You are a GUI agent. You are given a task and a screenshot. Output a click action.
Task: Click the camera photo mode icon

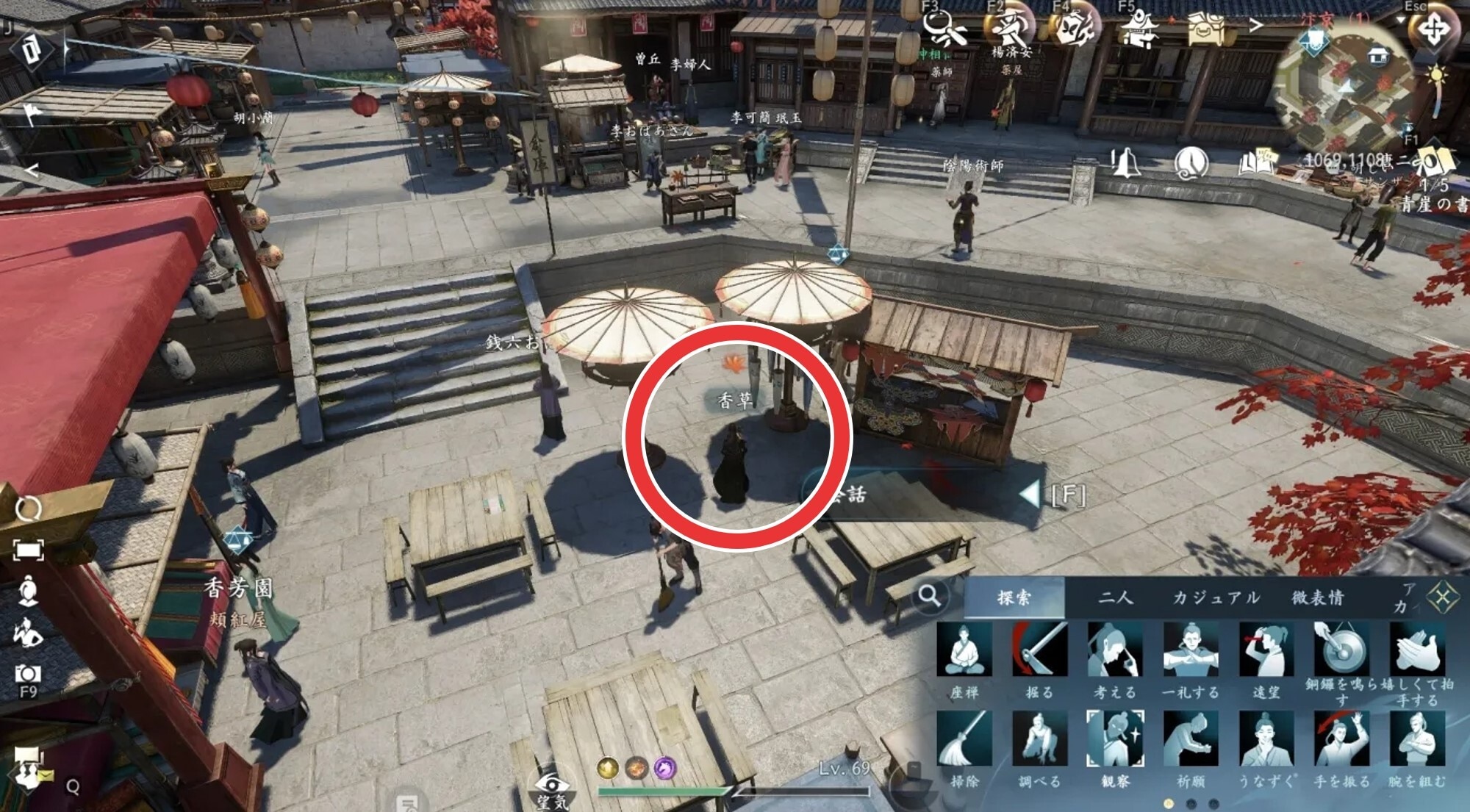[x=28, y=673]
